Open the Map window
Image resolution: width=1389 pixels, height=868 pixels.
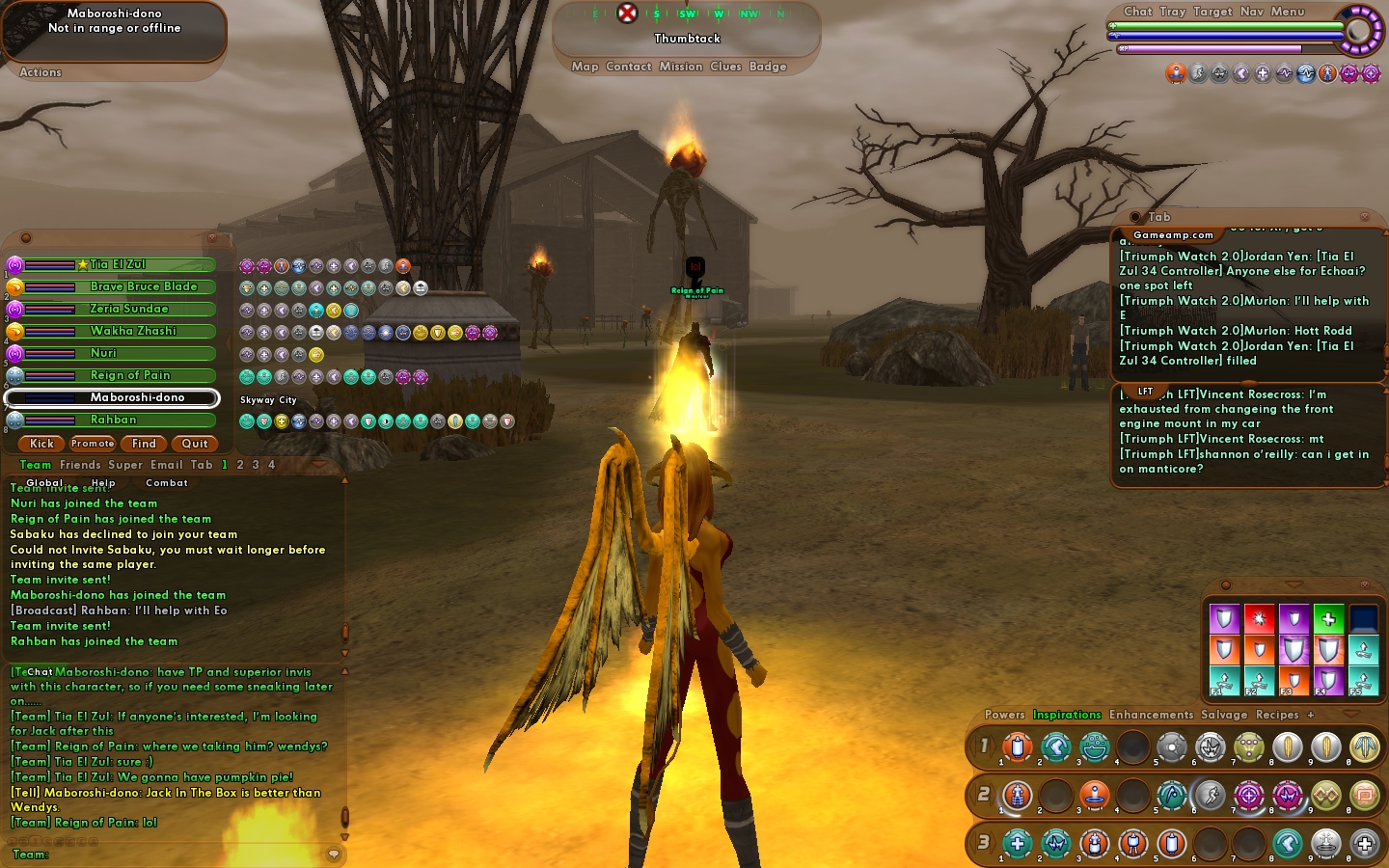pos(585,67)
